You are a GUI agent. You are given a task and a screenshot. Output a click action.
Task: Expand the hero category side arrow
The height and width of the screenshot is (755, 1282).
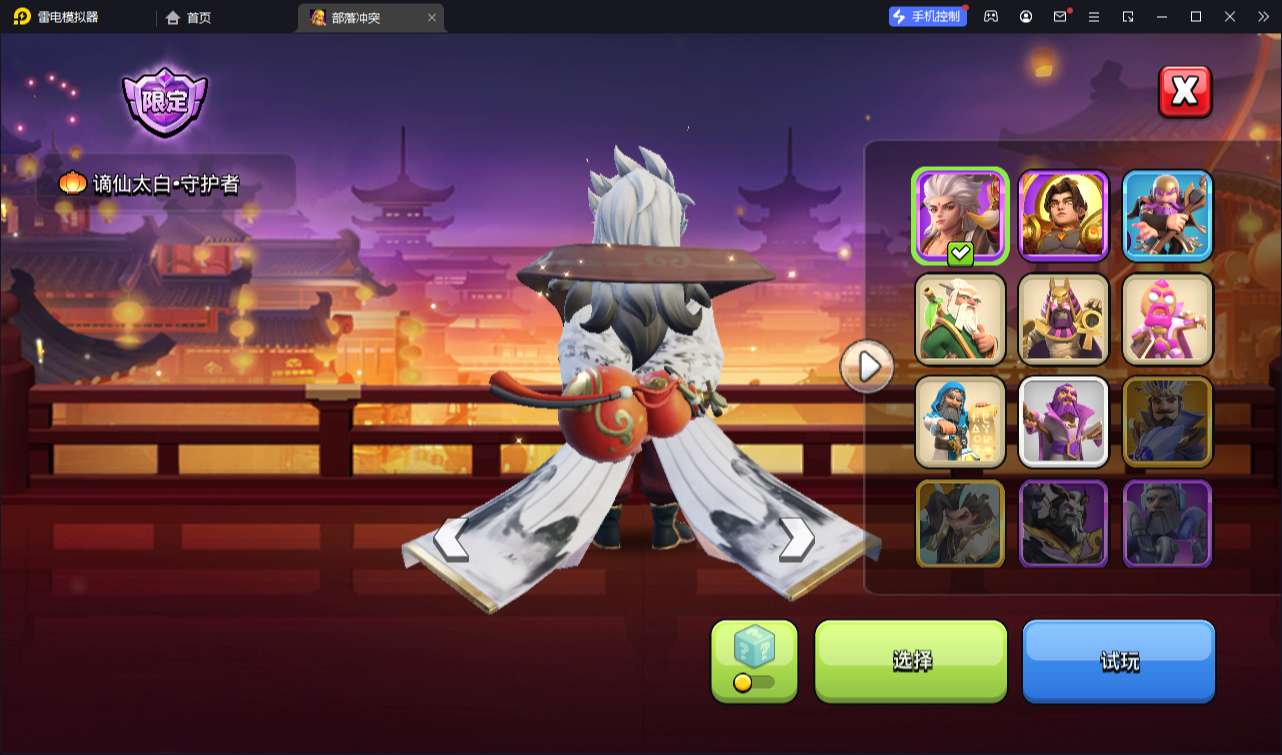pyautogui.click(x=866, y=366)
